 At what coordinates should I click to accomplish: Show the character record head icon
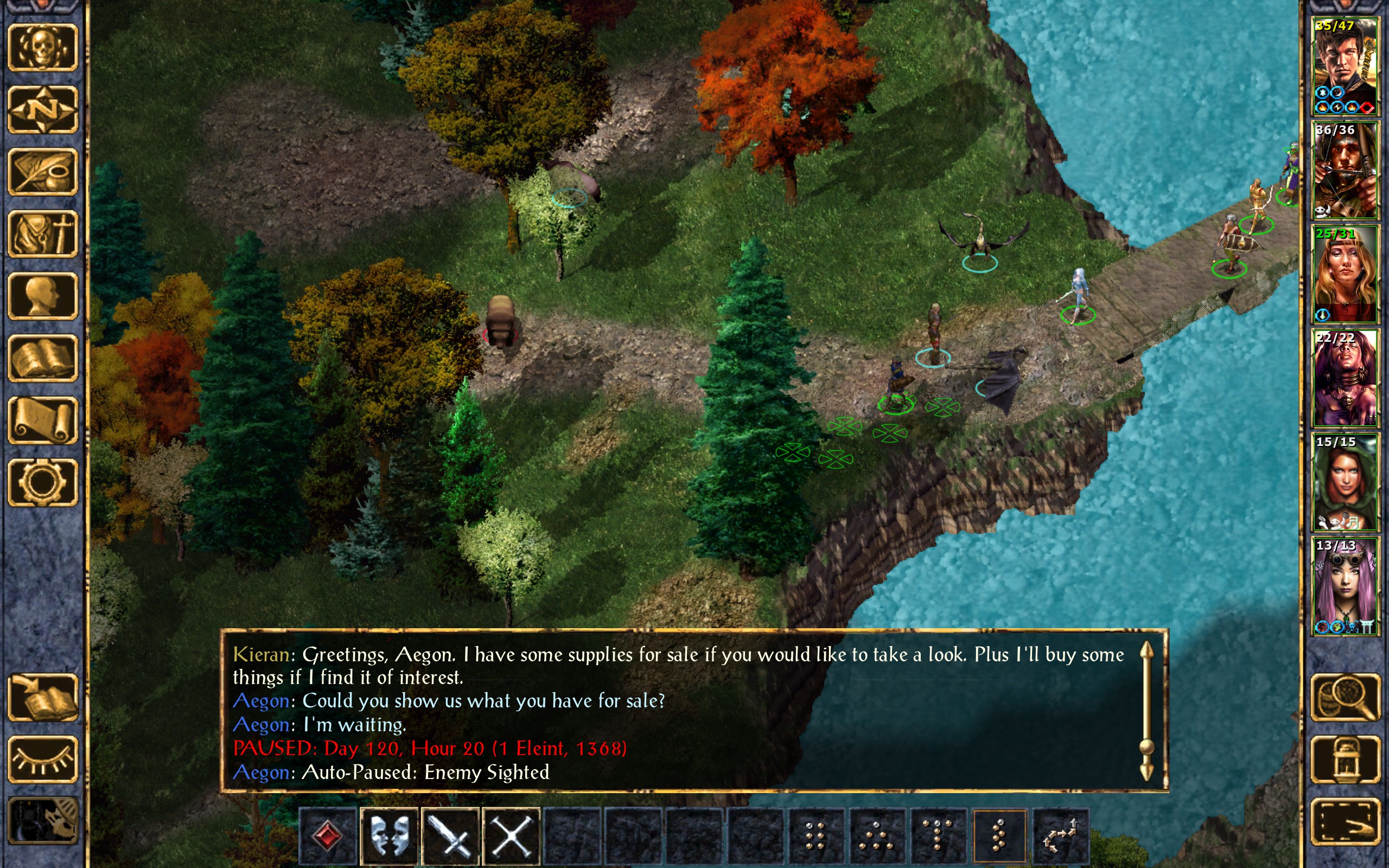(x=43, y=296)
